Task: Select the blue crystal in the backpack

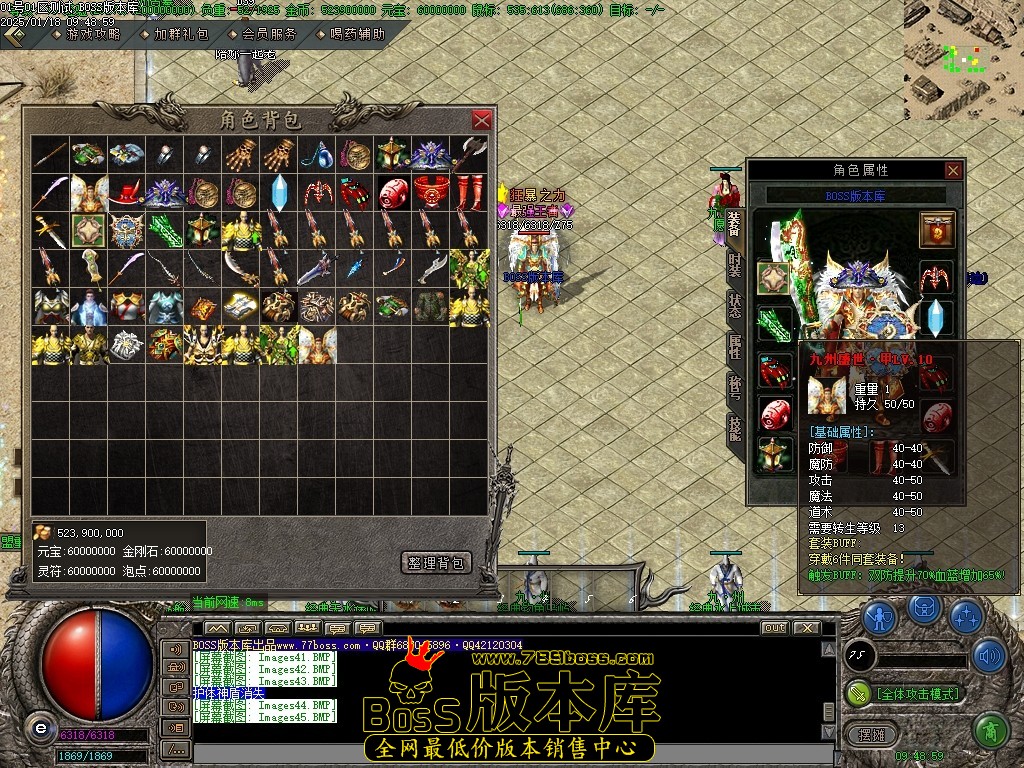Action: (x=279, y=190)
